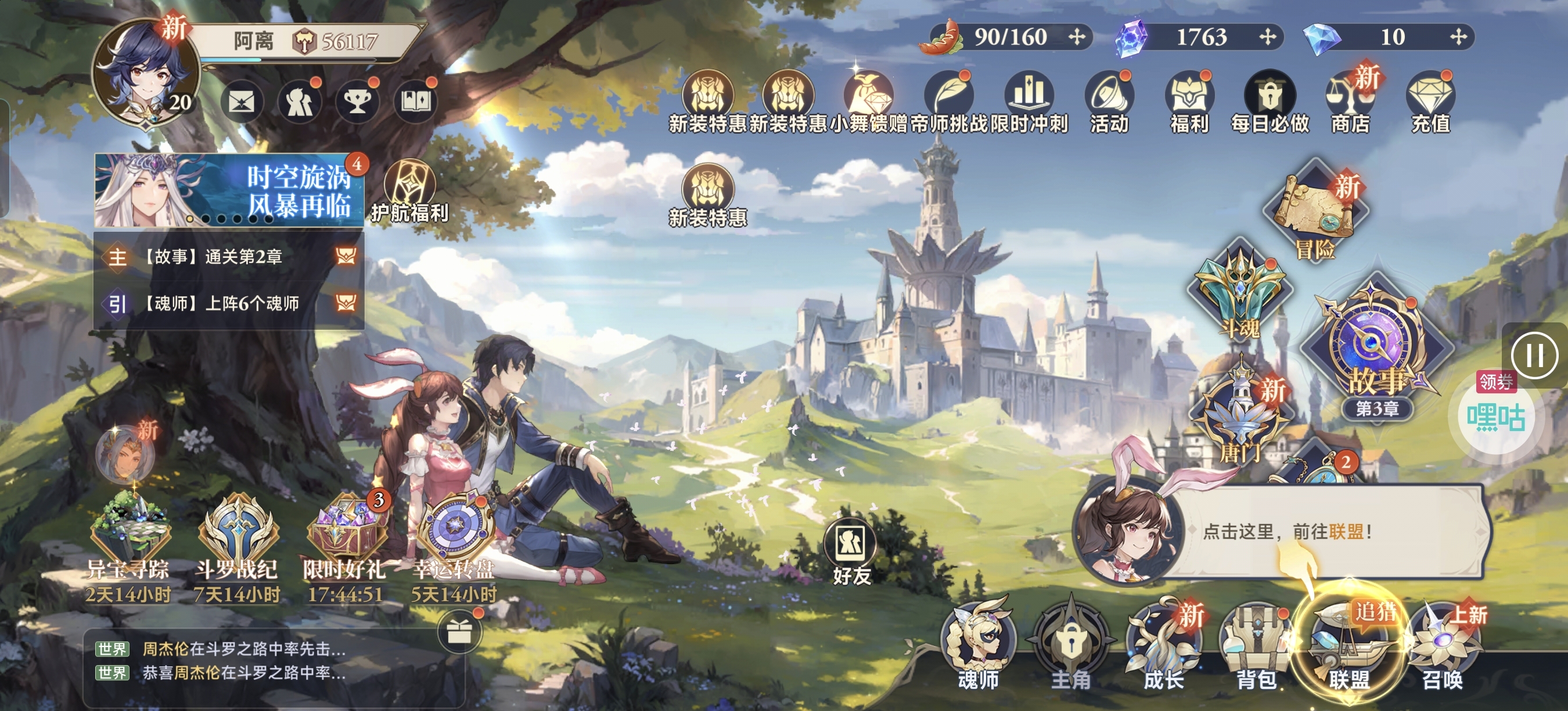
Task: Open the 背包 backpack
Action: tap(1256, 647)
